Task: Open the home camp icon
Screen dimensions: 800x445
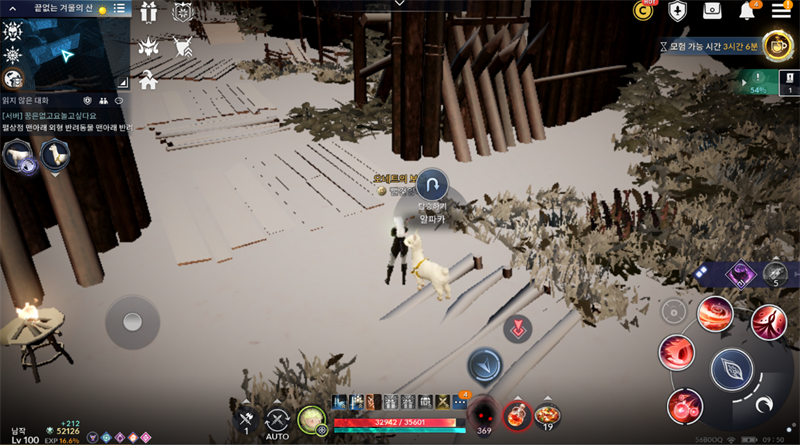Action: point(149,78)
